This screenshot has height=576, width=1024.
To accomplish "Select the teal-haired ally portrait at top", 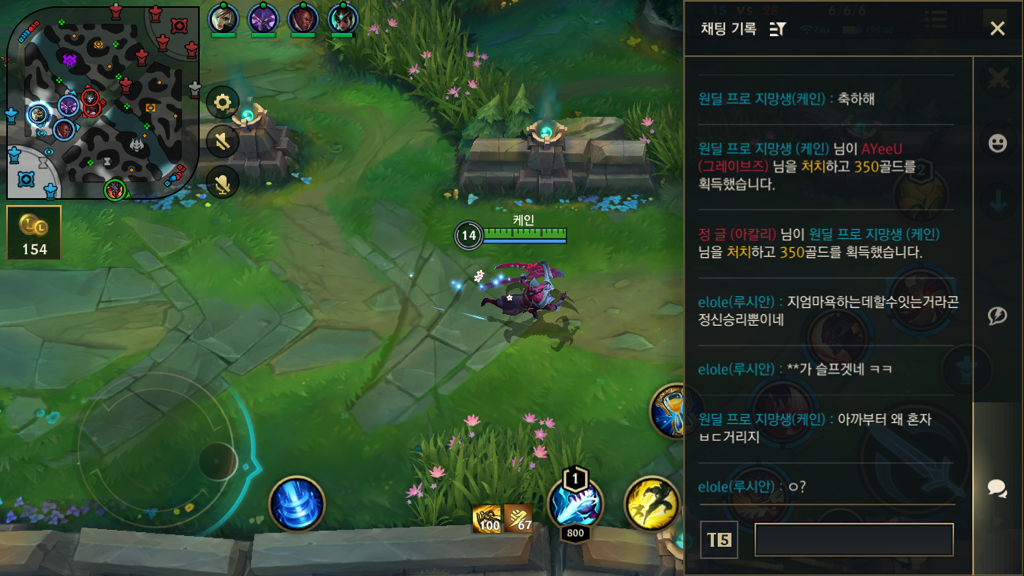I will pyautogui.click(x=343, y=18).
